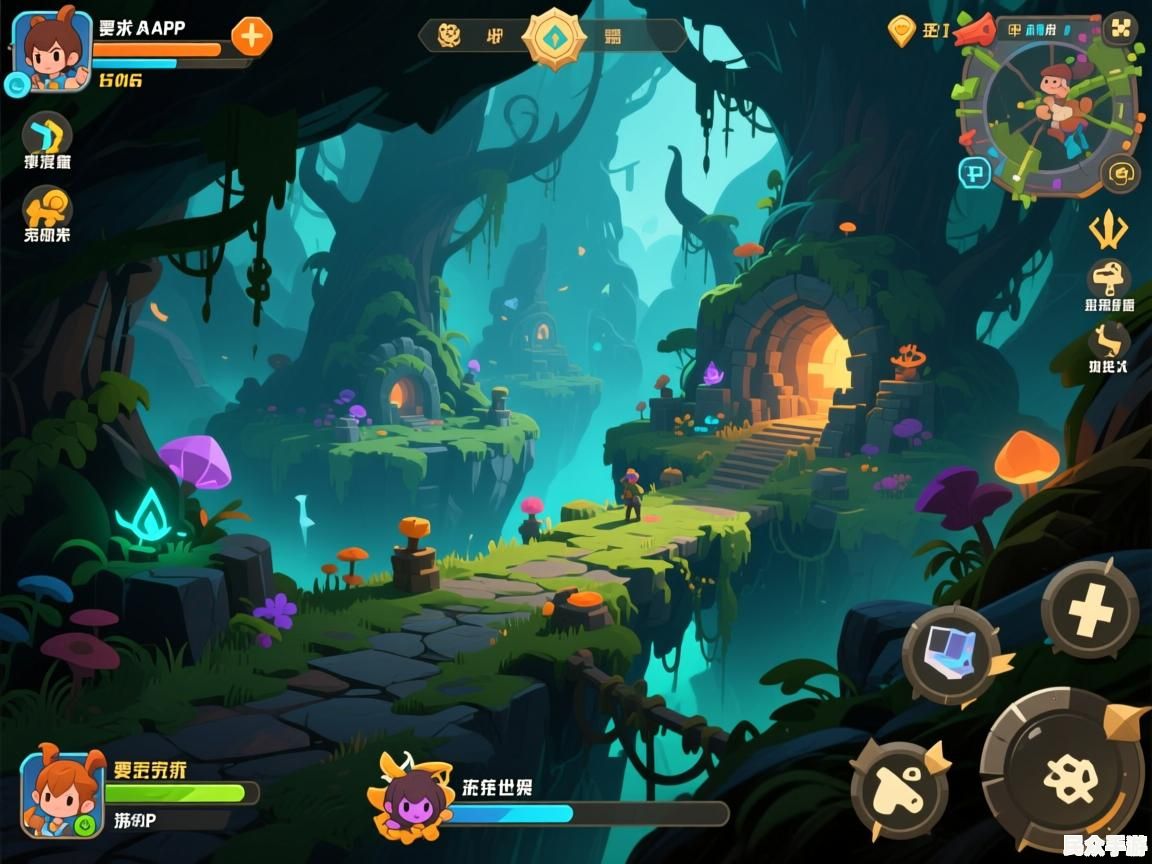
Task: Select the blue and yellow boomerang icon
Action: (x=47, y=133)
